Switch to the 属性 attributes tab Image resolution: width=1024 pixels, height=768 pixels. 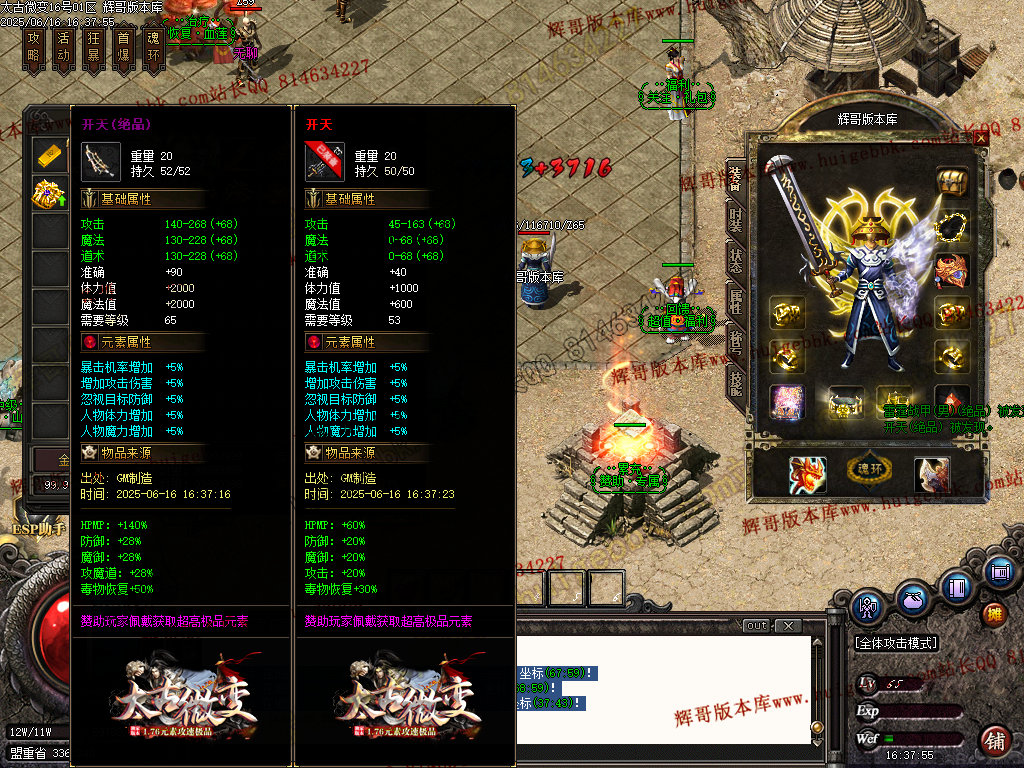[x=735, y=301]
